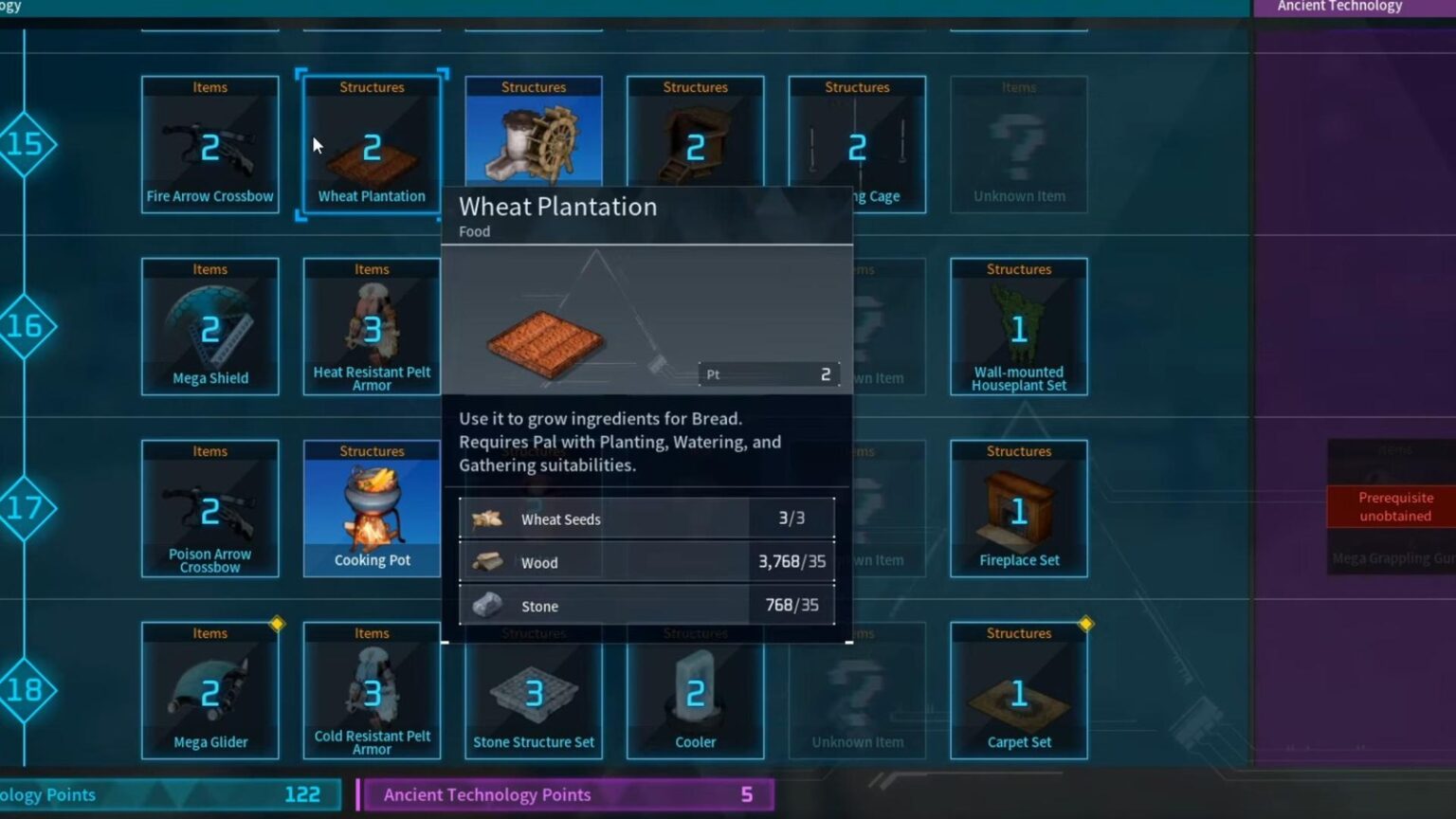Select the Carpet Set structure
Viewport: 1456px width, 819px height.
1018,692
